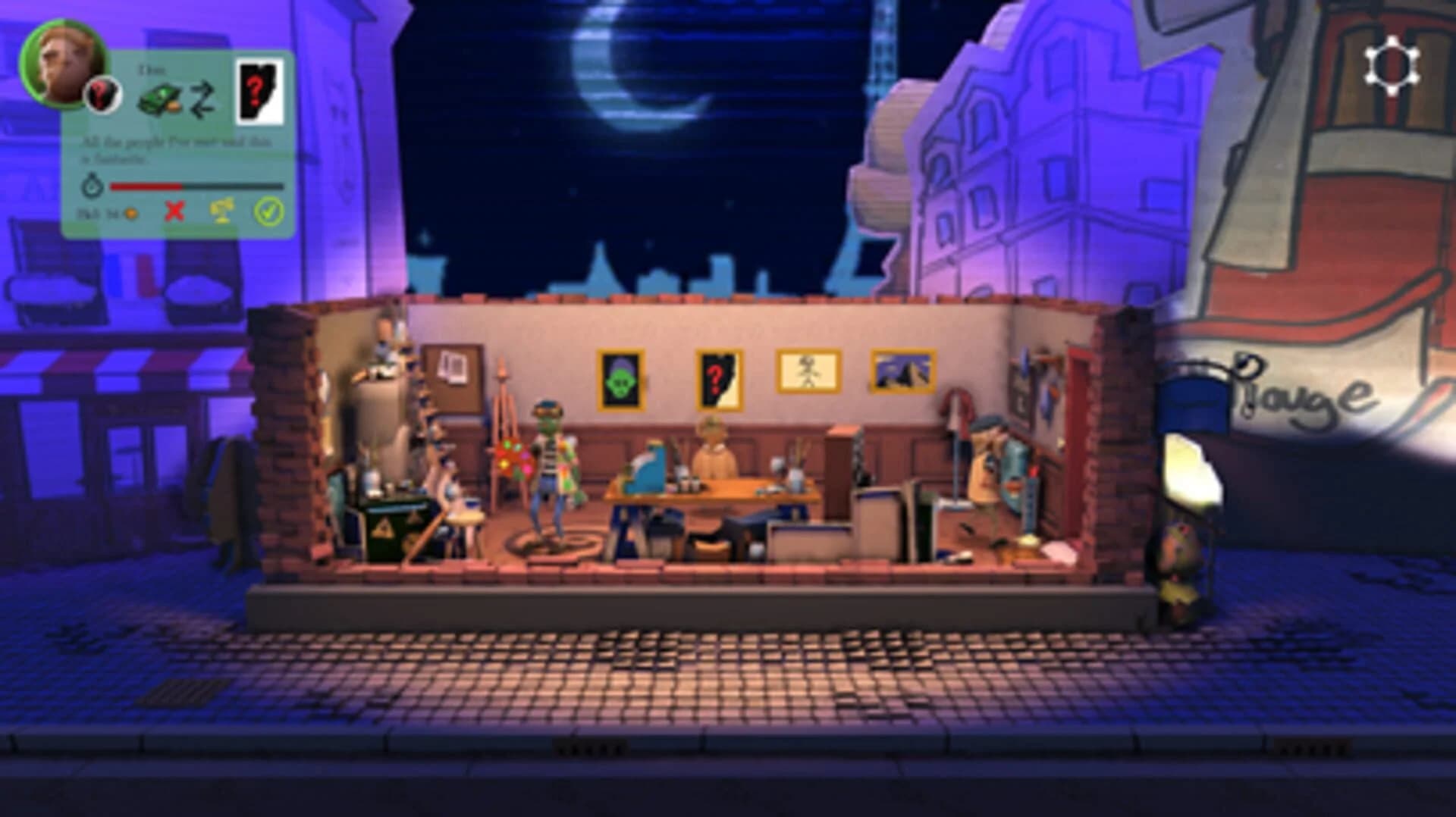Reject Dan's offer with the red X
The width and height of the screenshot is (1456, 817).
tap(174, 212)
